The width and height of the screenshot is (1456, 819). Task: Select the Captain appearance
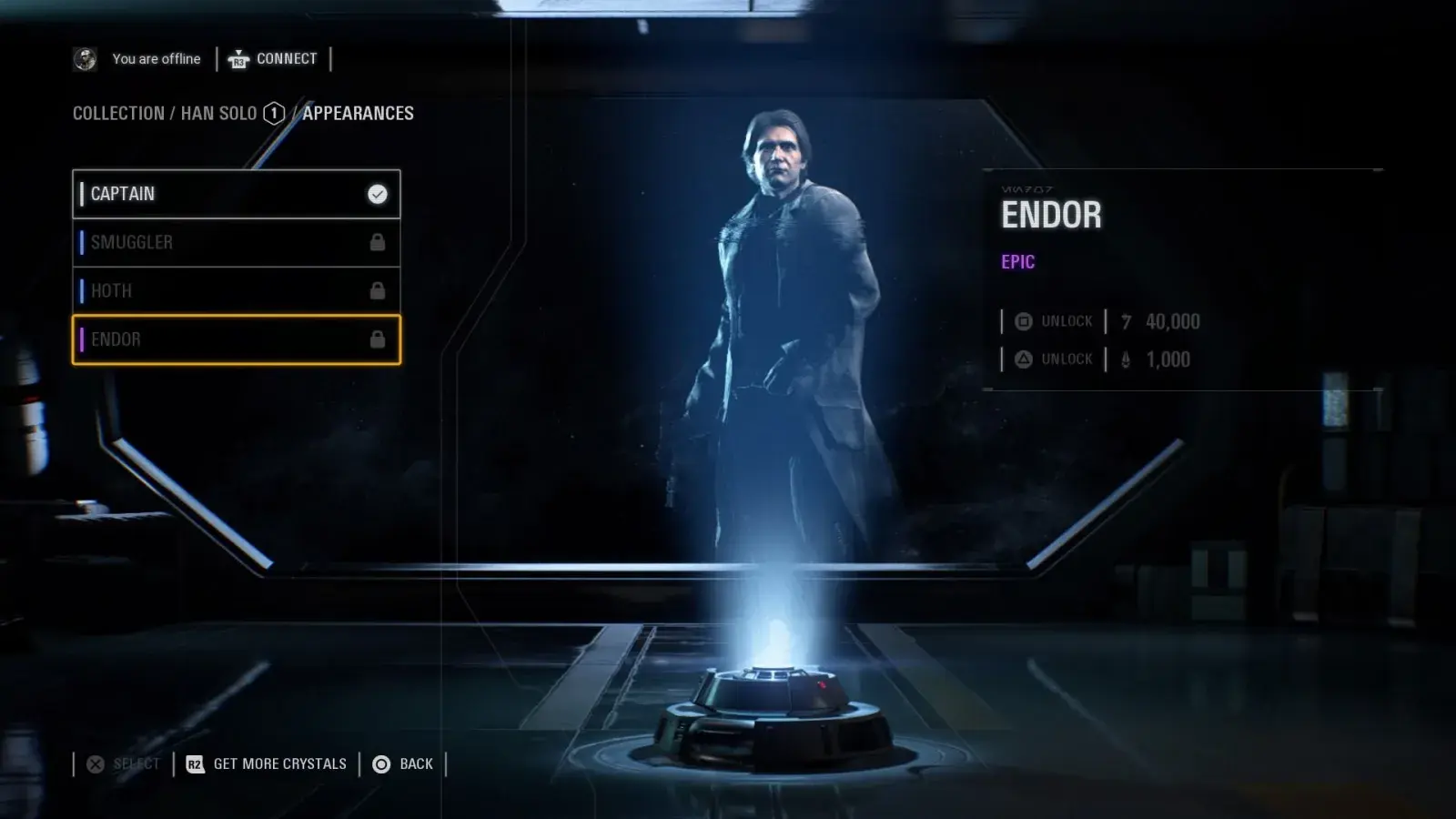[236, 194]
